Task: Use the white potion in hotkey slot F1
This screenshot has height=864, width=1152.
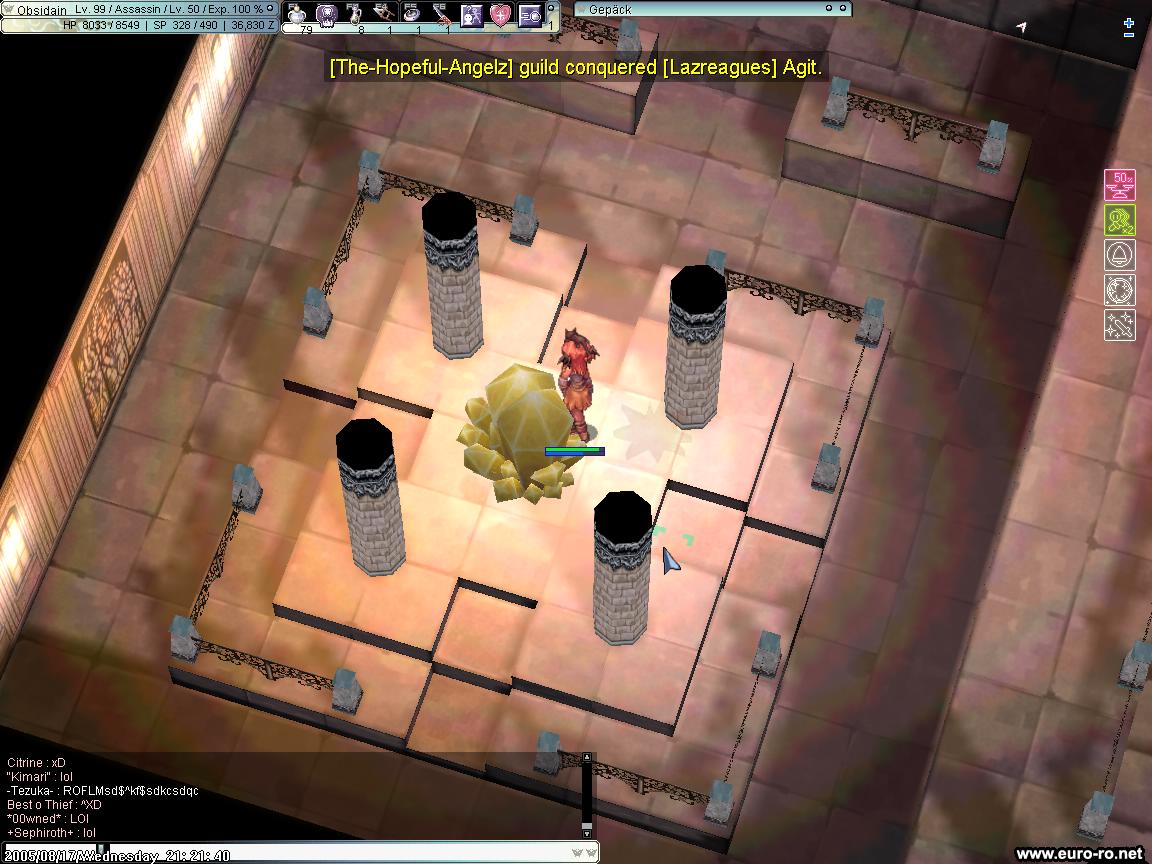Action: point(297,14)
